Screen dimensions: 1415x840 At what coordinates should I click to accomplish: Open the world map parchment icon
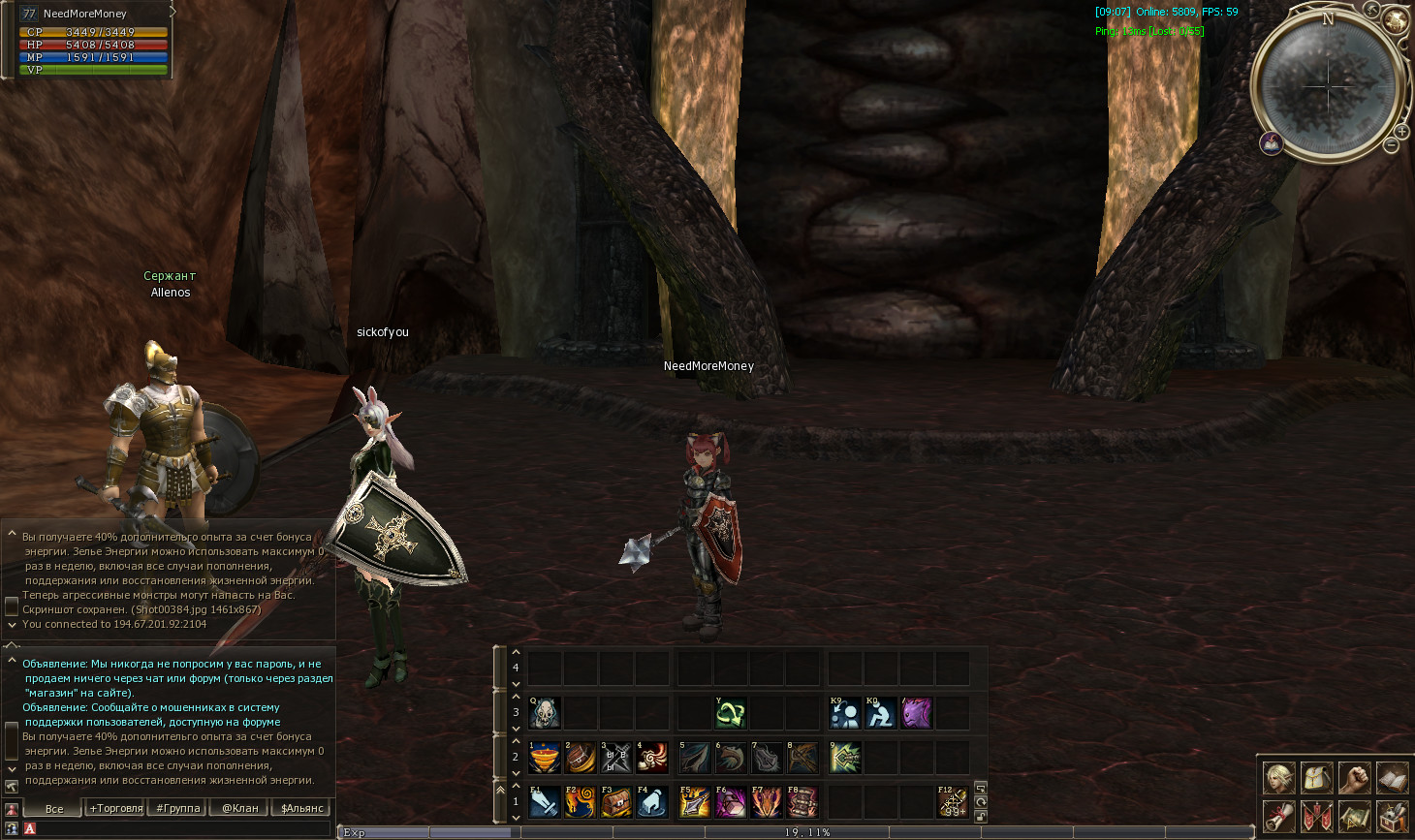click(1354, 816)
